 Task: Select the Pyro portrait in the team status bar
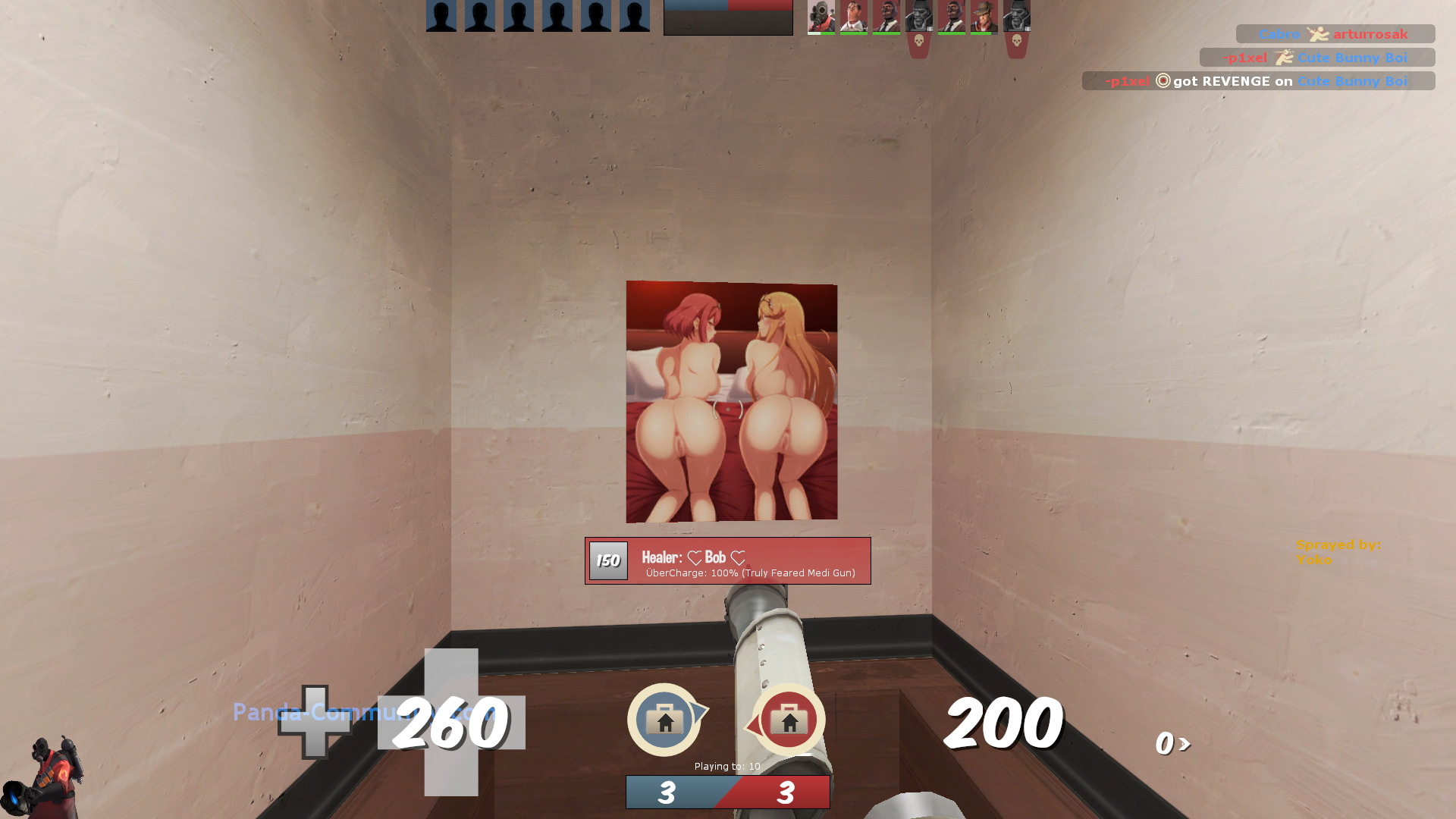click(x=822, y=17)
